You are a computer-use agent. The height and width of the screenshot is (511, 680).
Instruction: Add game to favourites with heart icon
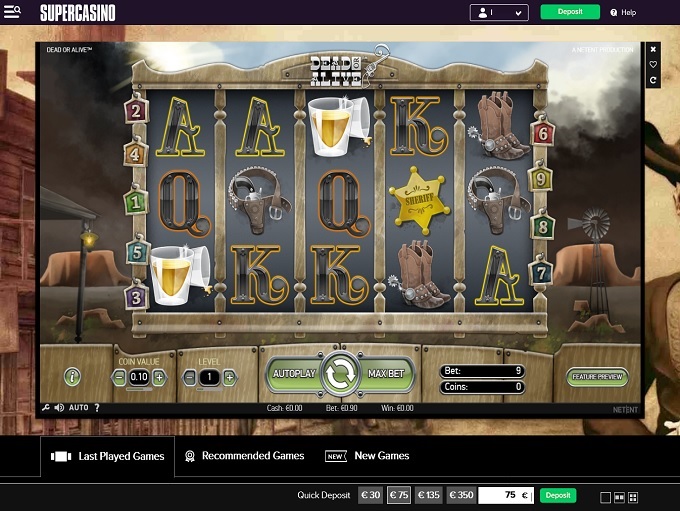point(653,64)
